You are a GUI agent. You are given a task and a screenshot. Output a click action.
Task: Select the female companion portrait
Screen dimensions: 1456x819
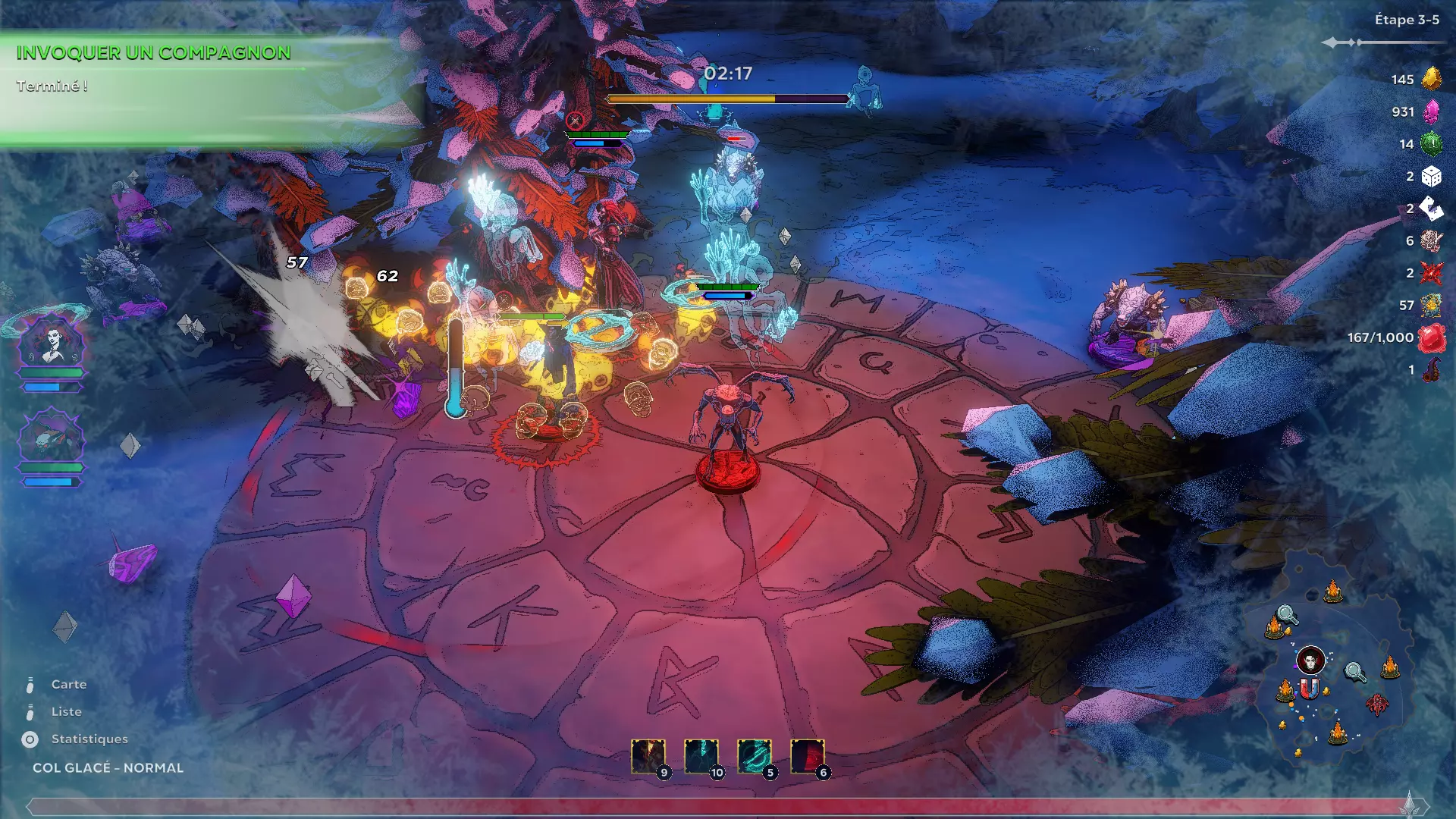(x=52, y=341)
